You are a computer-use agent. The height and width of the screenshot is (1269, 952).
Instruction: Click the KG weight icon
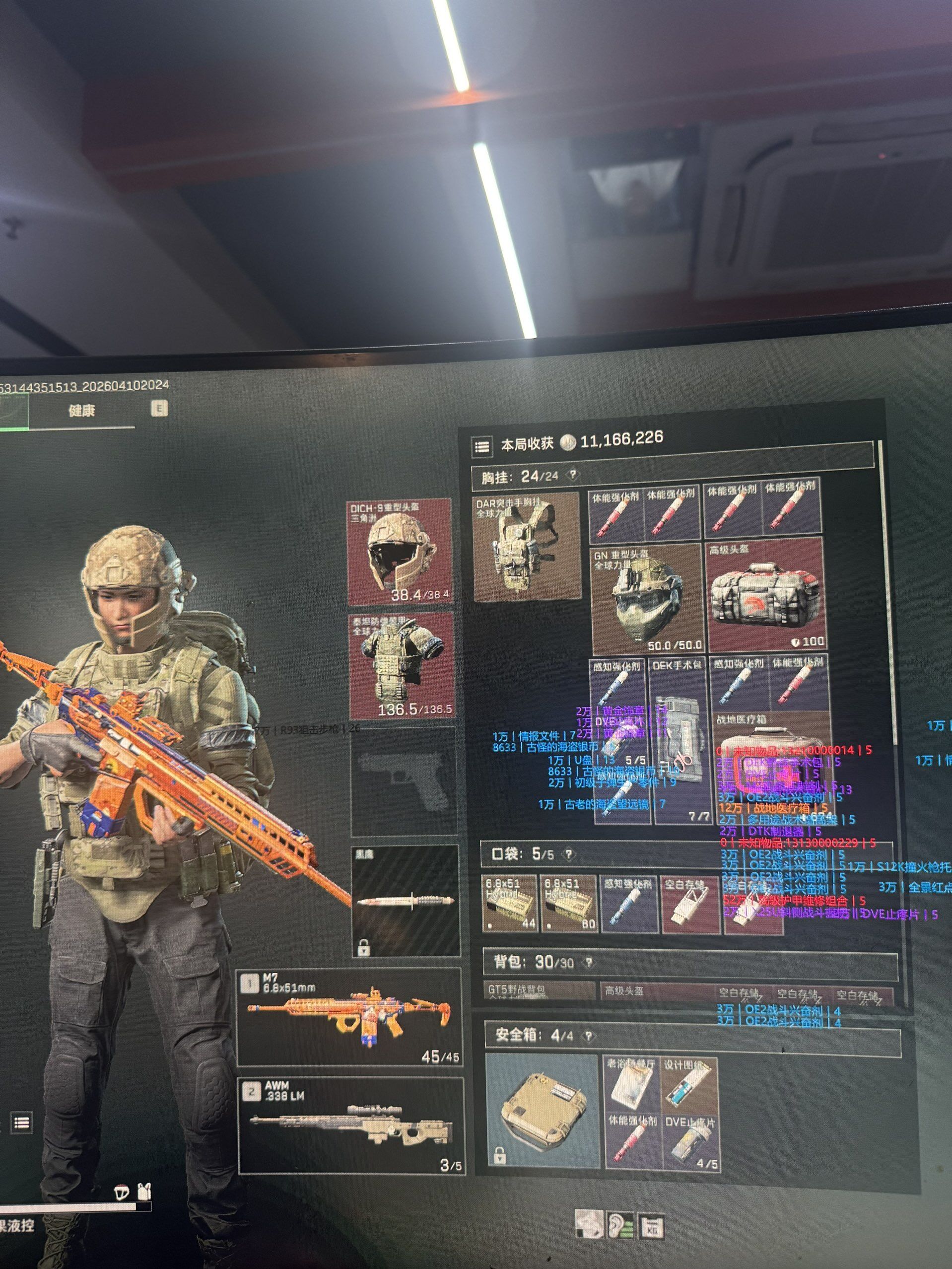[x=652, y=1225]
